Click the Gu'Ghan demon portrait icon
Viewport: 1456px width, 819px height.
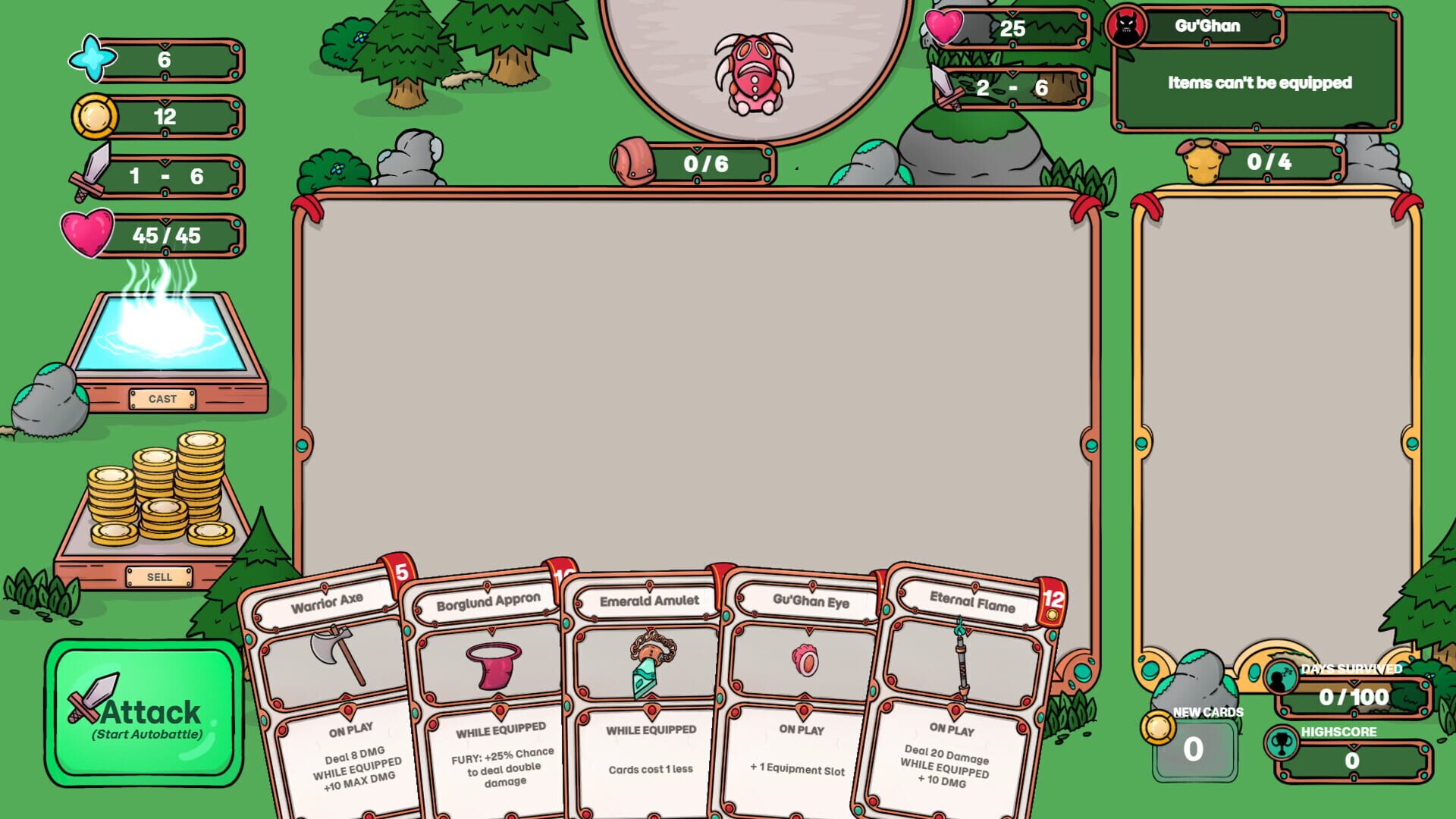click(x=1125, y=24)
